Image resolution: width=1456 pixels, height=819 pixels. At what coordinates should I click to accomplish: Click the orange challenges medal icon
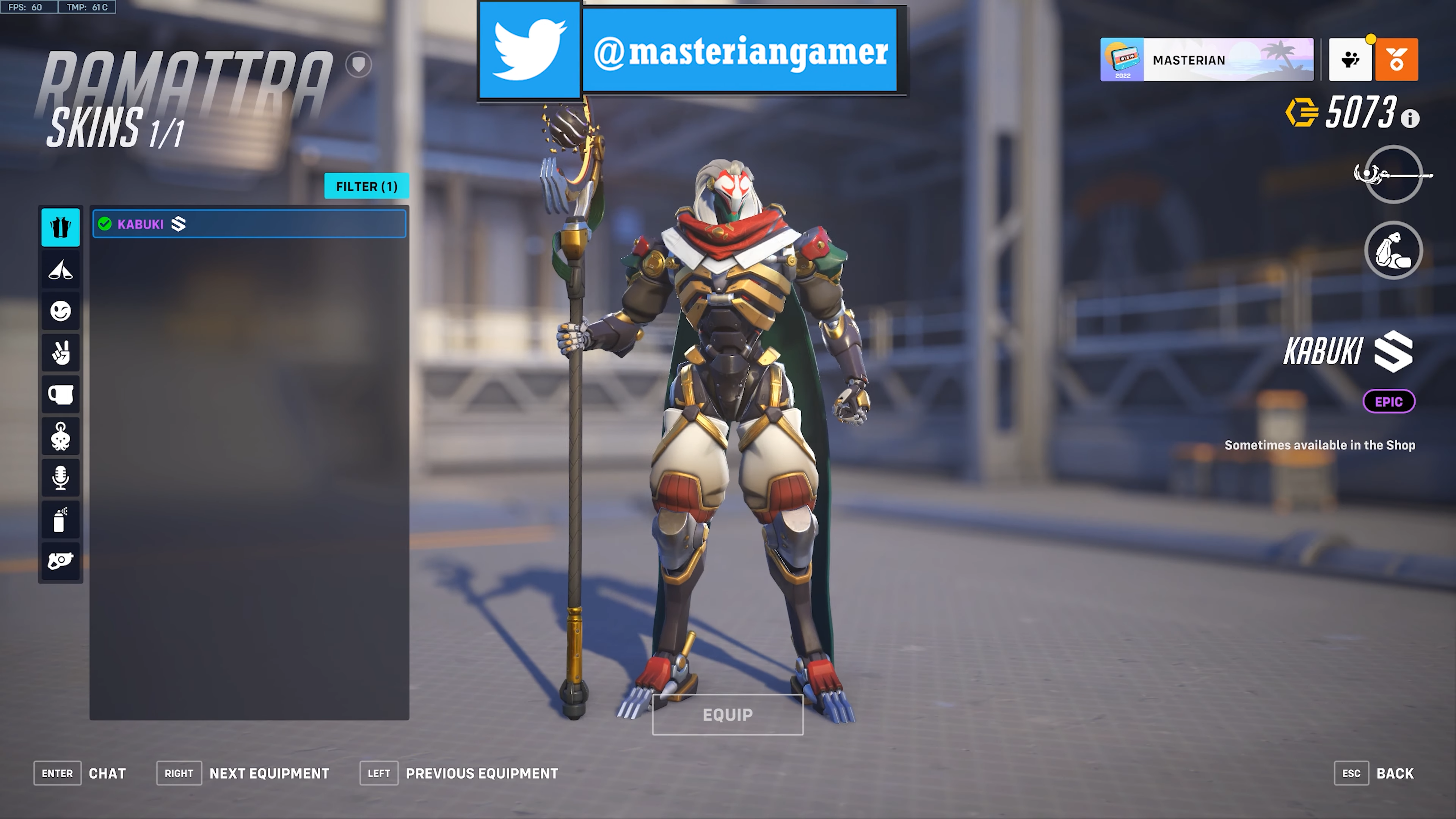(x=1396, y=60)
